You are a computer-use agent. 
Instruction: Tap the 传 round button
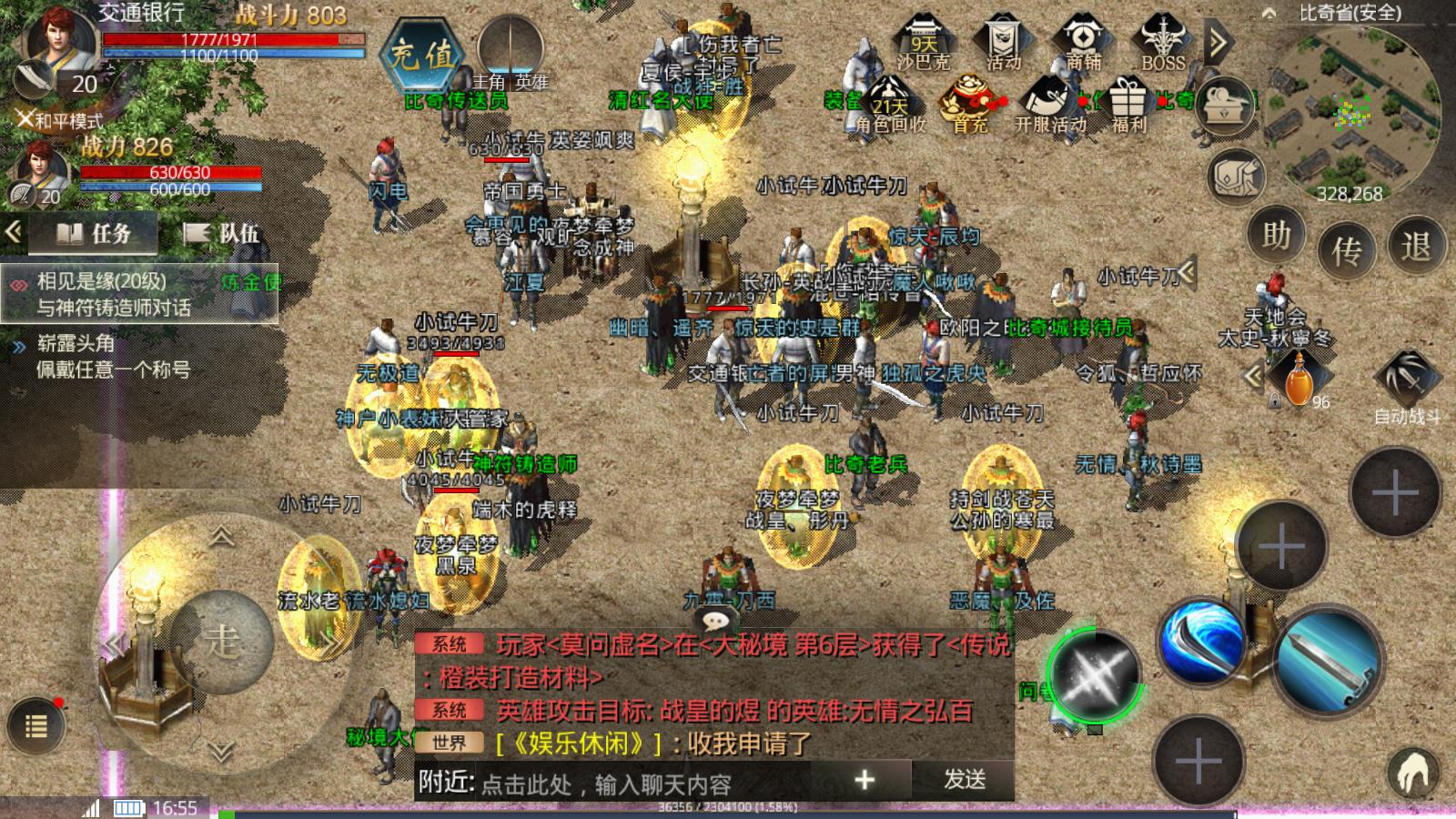[1346, 249]
